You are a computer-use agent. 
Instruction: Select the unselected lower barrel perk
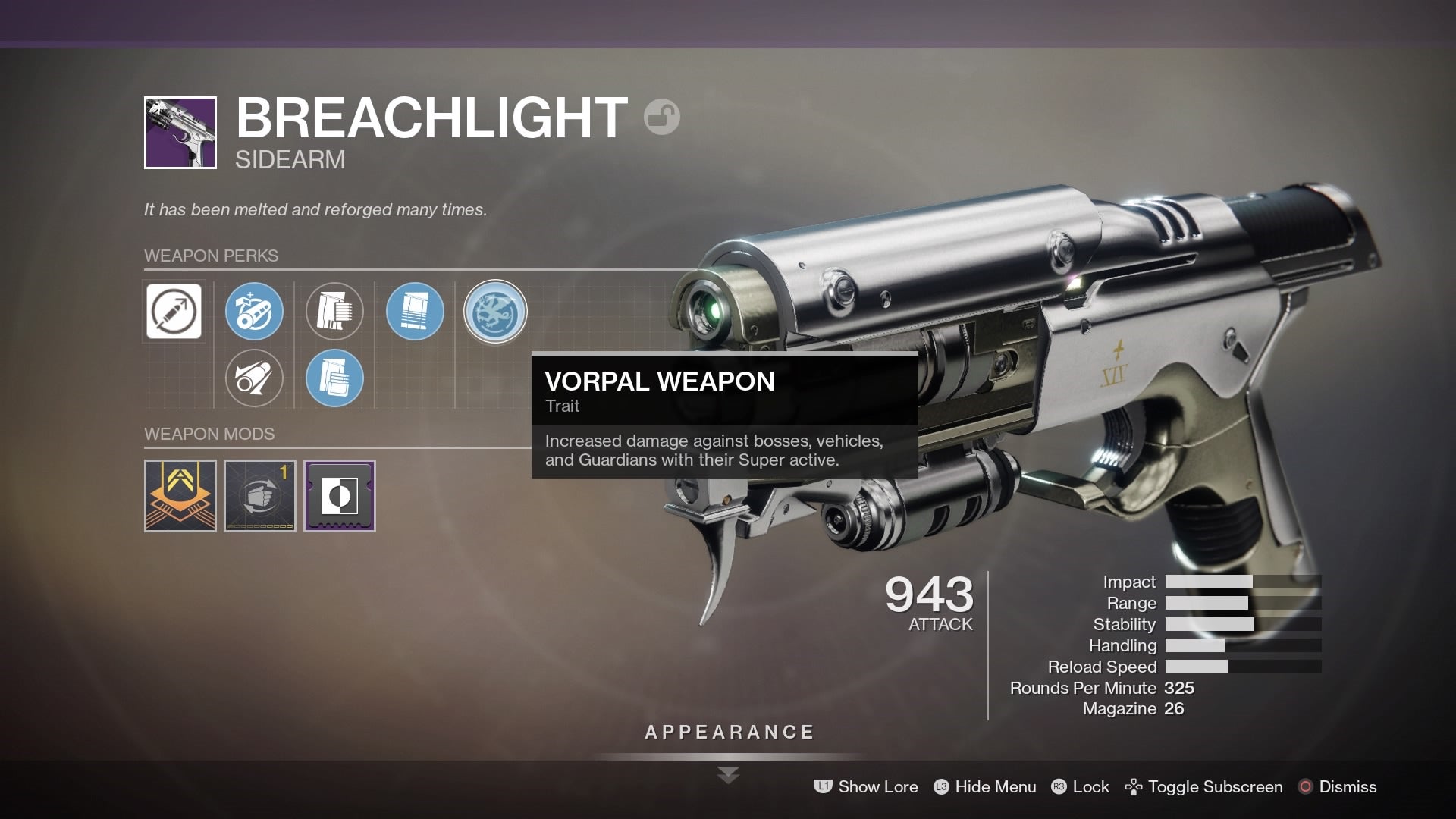point(254,378)
